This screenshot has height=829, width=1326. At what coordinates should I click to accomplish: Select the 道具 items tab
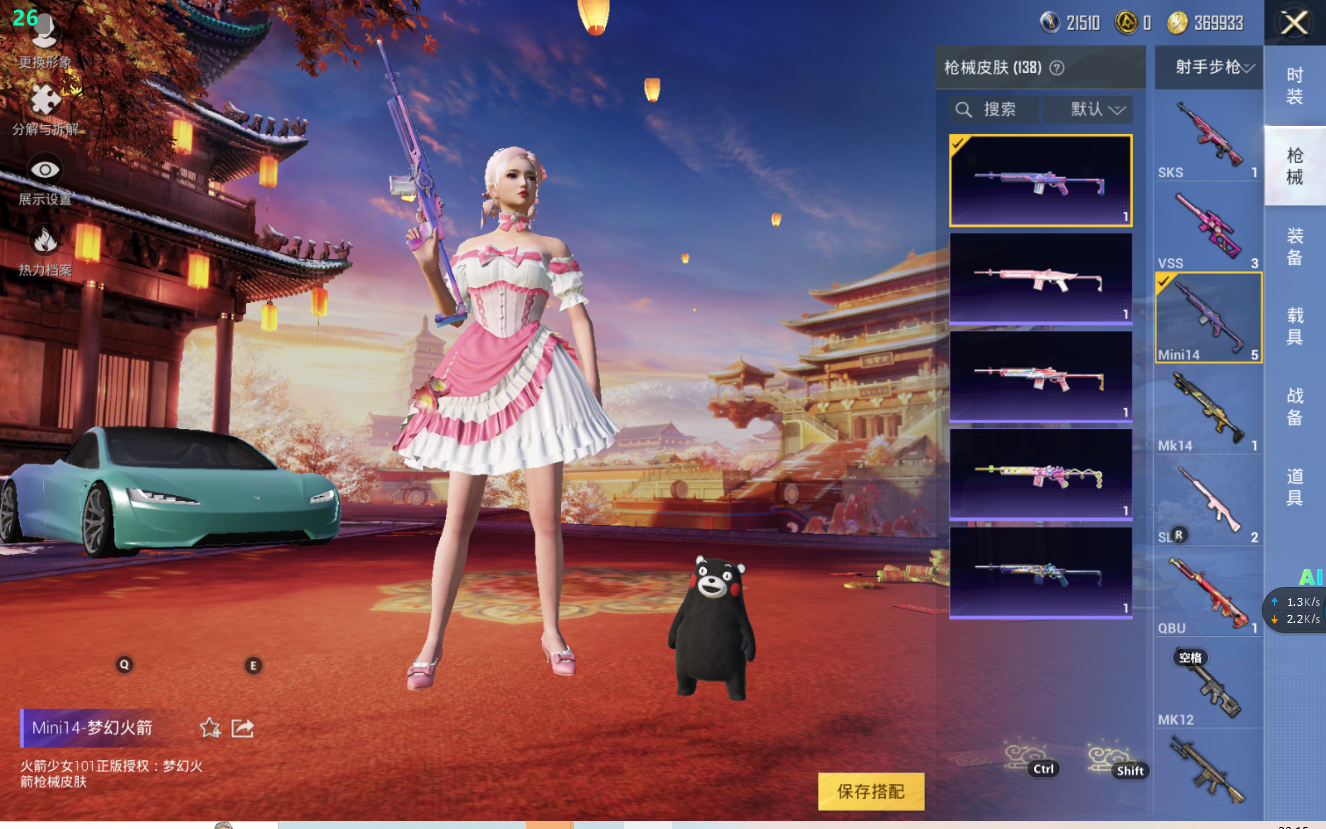[1294, 486]
